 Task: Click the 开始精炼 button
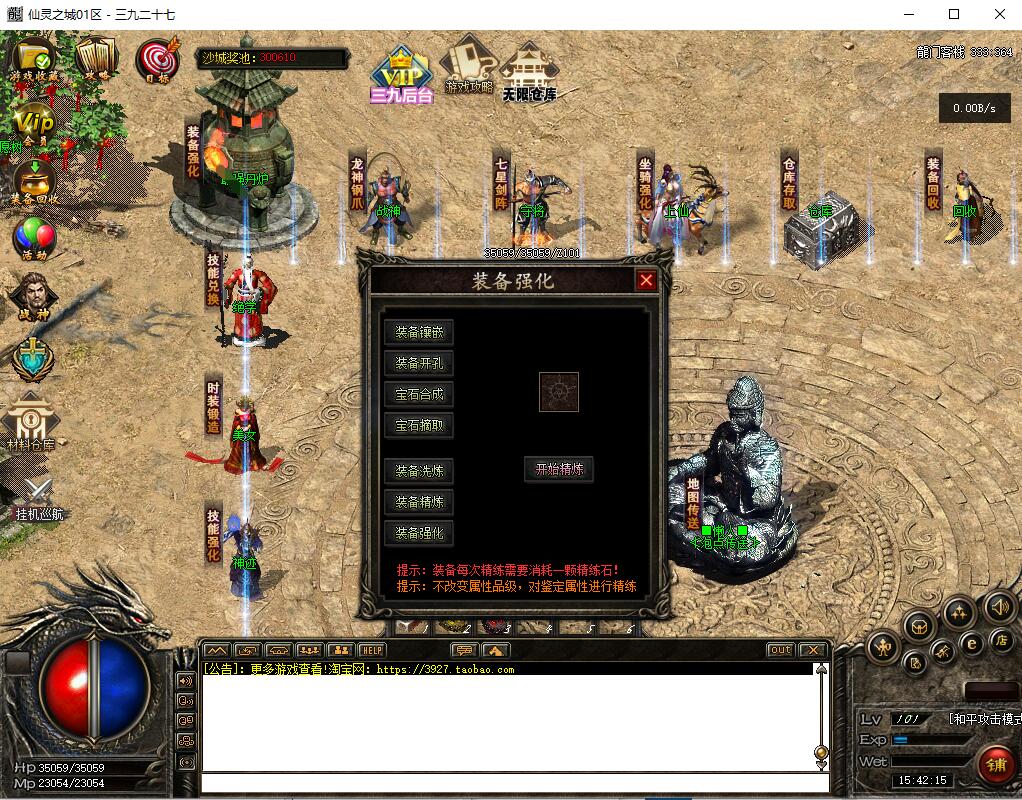(x=559, y=469)
